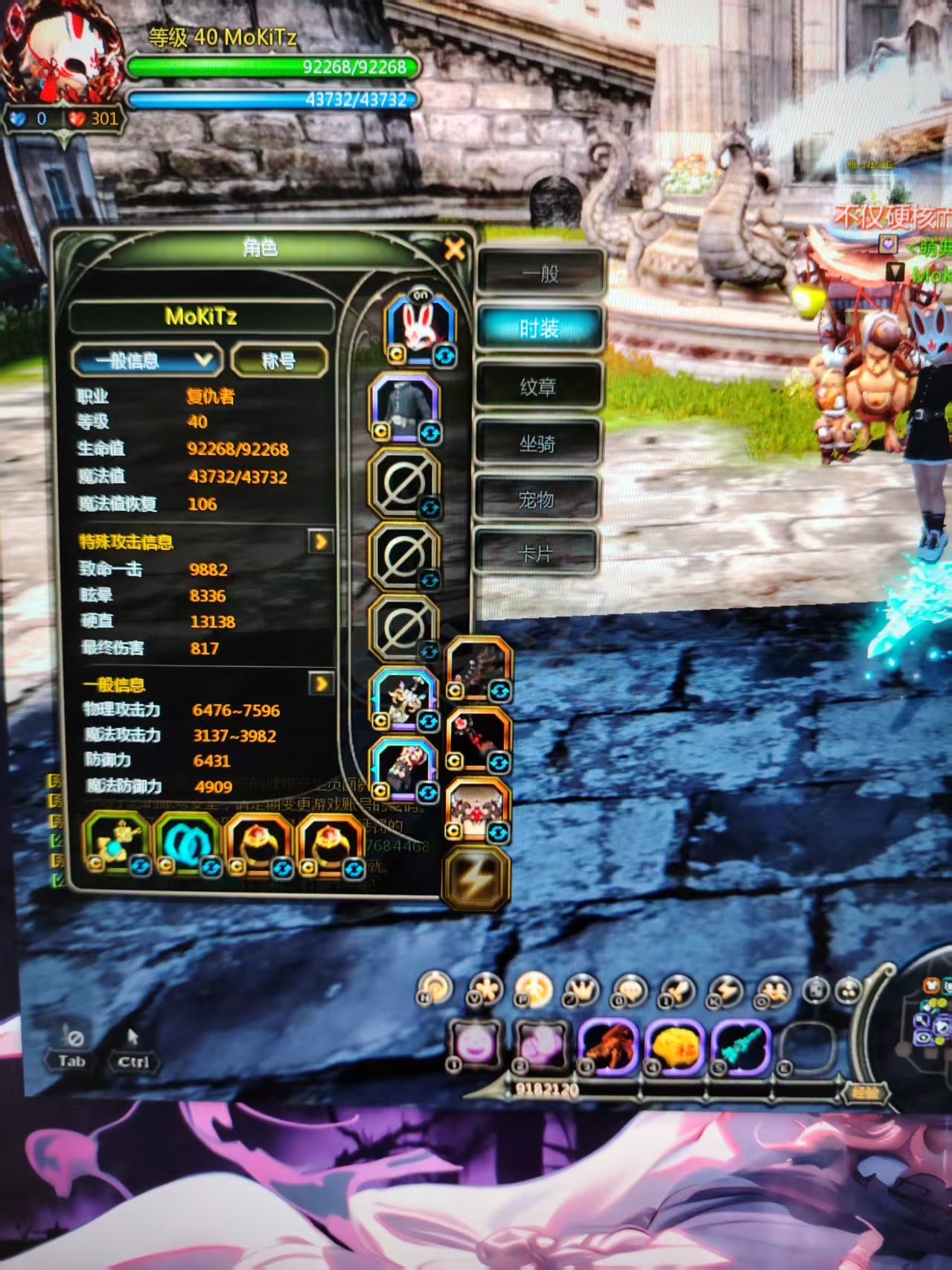Image resolution: width=952 pixels, height=1270 pixels.
Task: Open the 纹章 crest tab
Action: click(537, 386)
